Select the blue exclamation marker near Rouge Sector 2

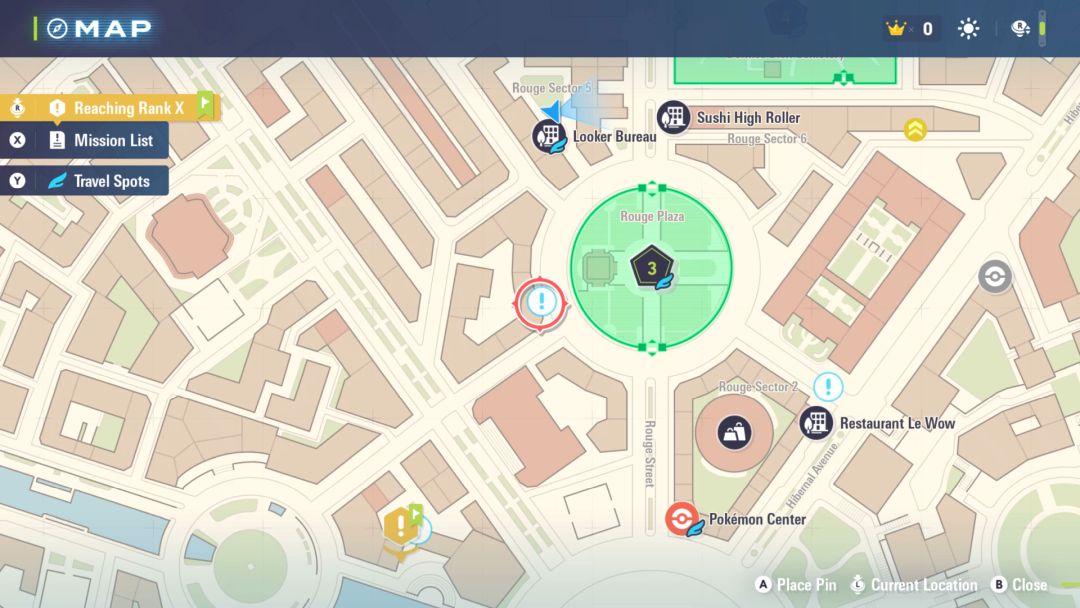(x=828, y=387)
